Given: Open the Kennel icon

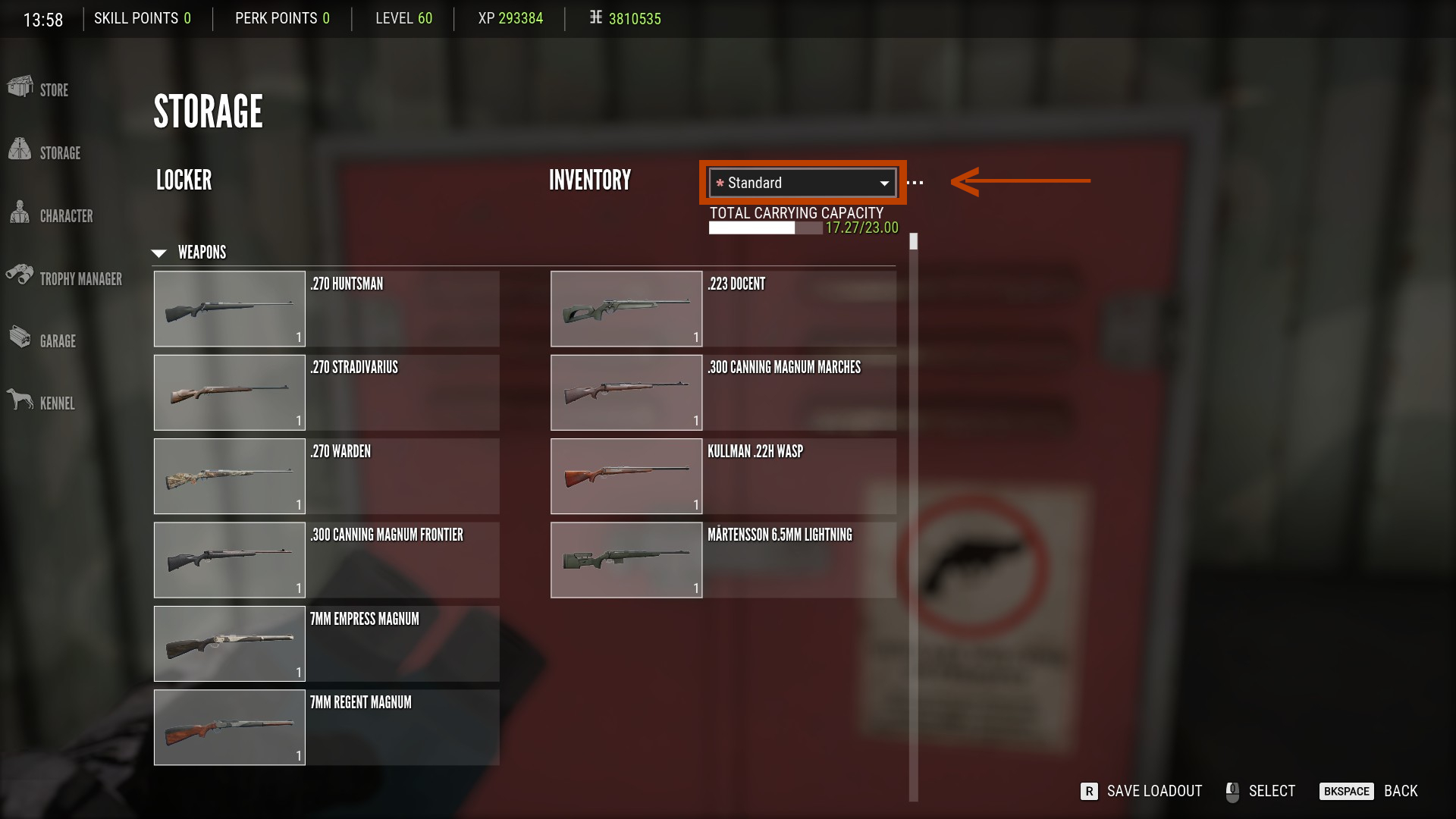Looking at the screenshot, I should pos(21,398).
